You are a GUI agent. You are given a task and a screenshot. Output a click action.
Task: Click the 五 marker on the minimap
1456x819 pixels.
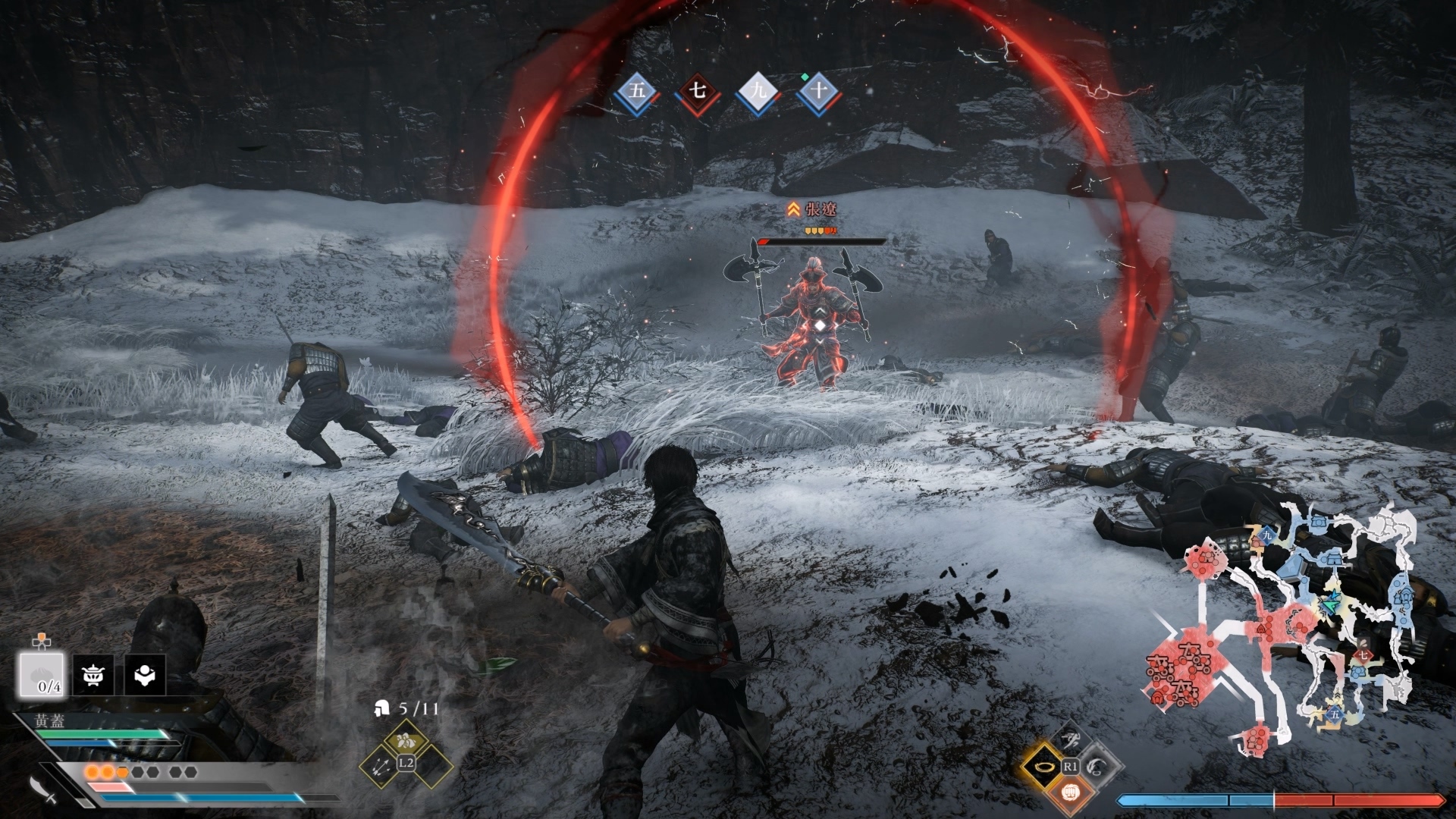click(x=1334, y=714)
